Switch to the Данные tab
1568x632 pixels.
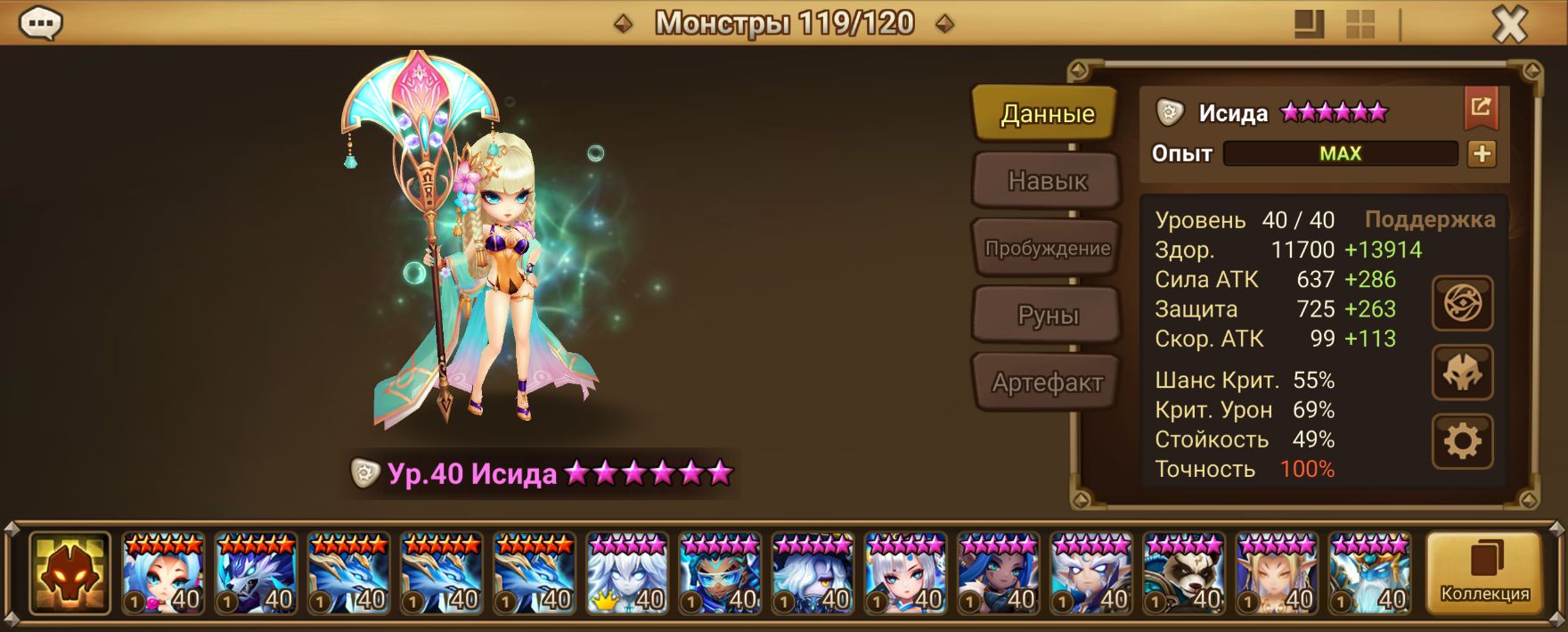1047,113
